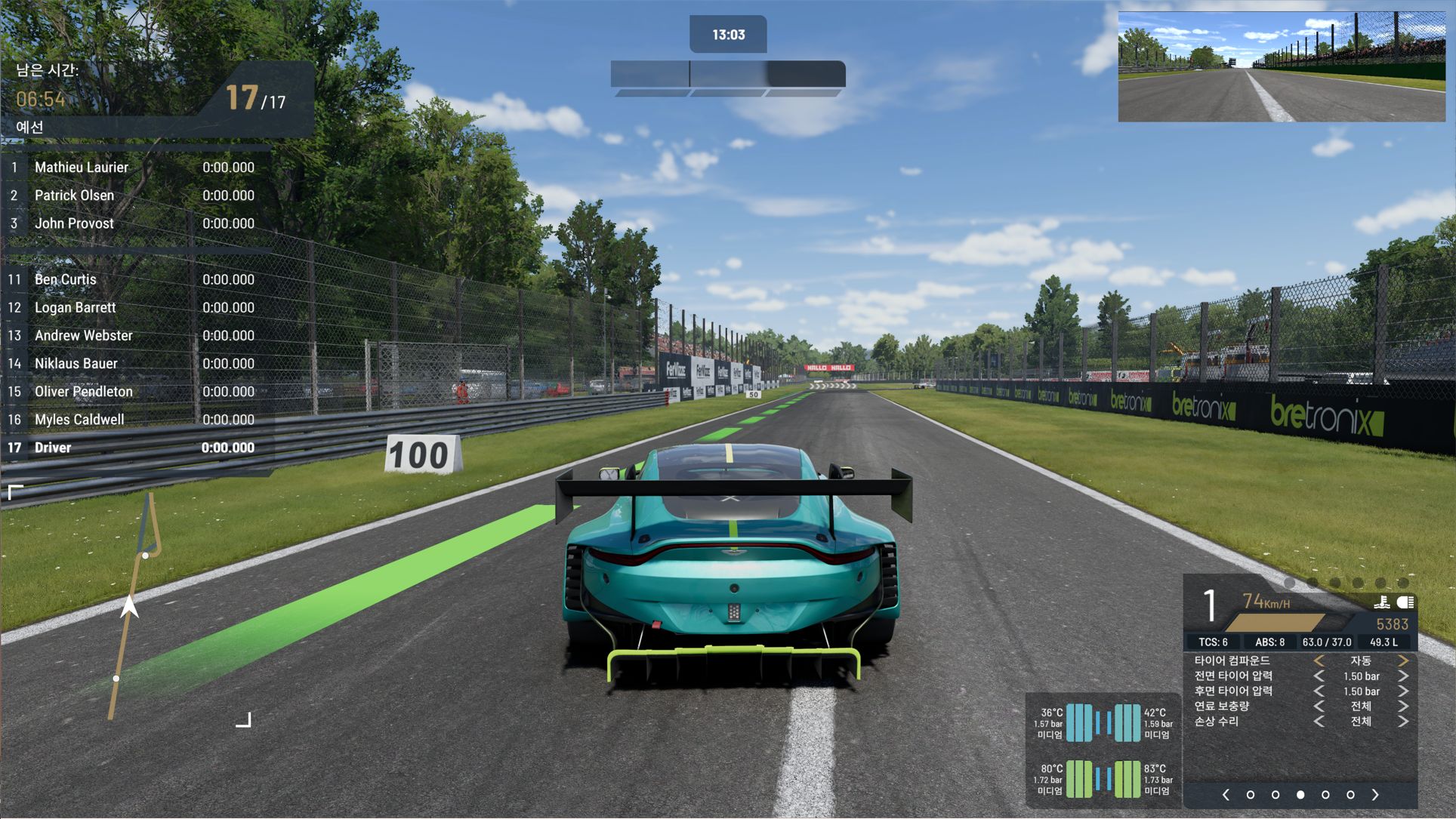Select the first page dot in car panel
Image resolution: width=1456 pixels, height=819 pixels.
pyautogui.click(x=1251, y=795)
